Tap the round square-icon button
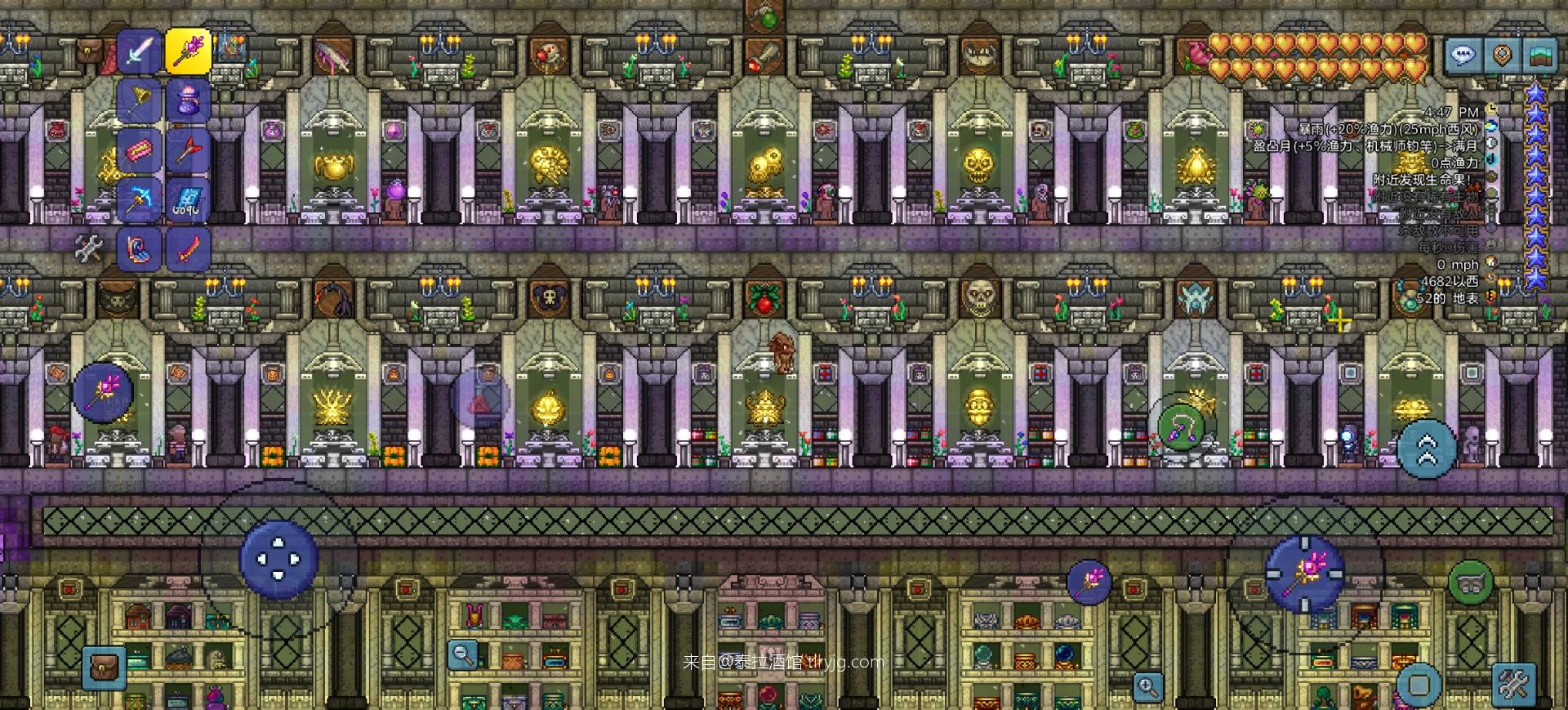 [1419, 685]
